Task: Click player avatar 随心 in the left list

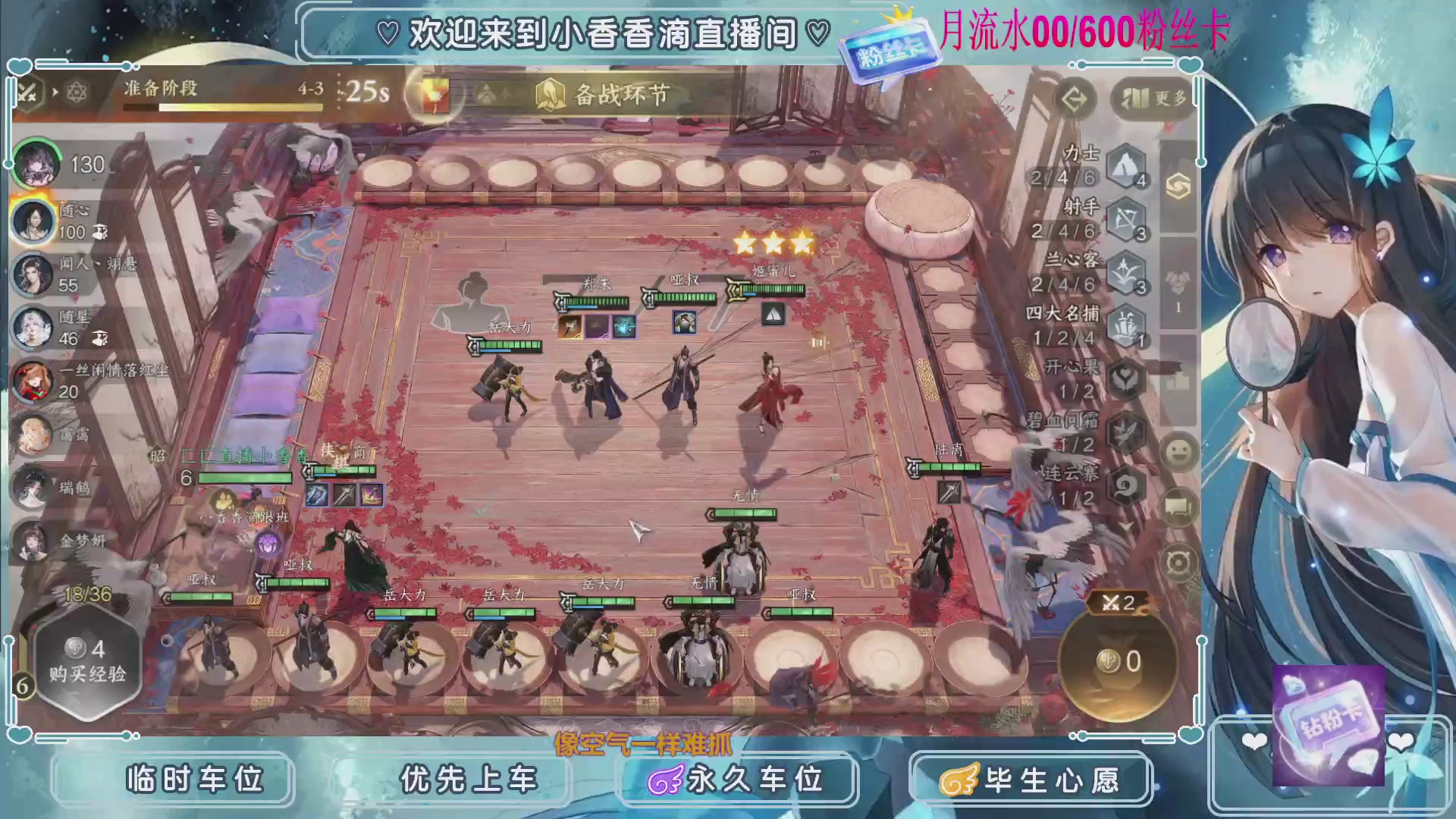Action: pos(35,221)
